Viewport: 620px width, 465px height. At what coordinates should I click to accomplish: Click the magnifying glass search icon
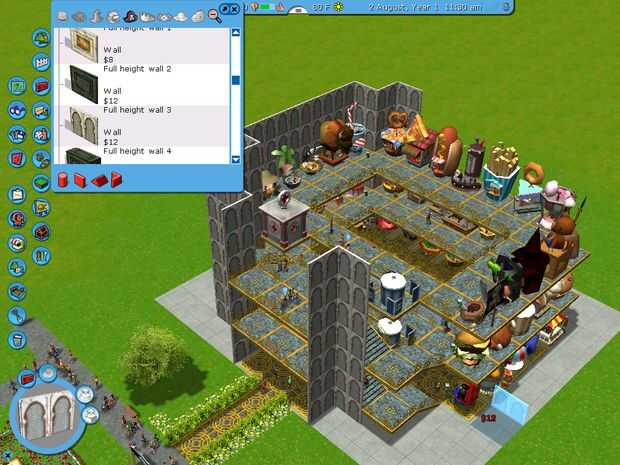pos(215,15)
